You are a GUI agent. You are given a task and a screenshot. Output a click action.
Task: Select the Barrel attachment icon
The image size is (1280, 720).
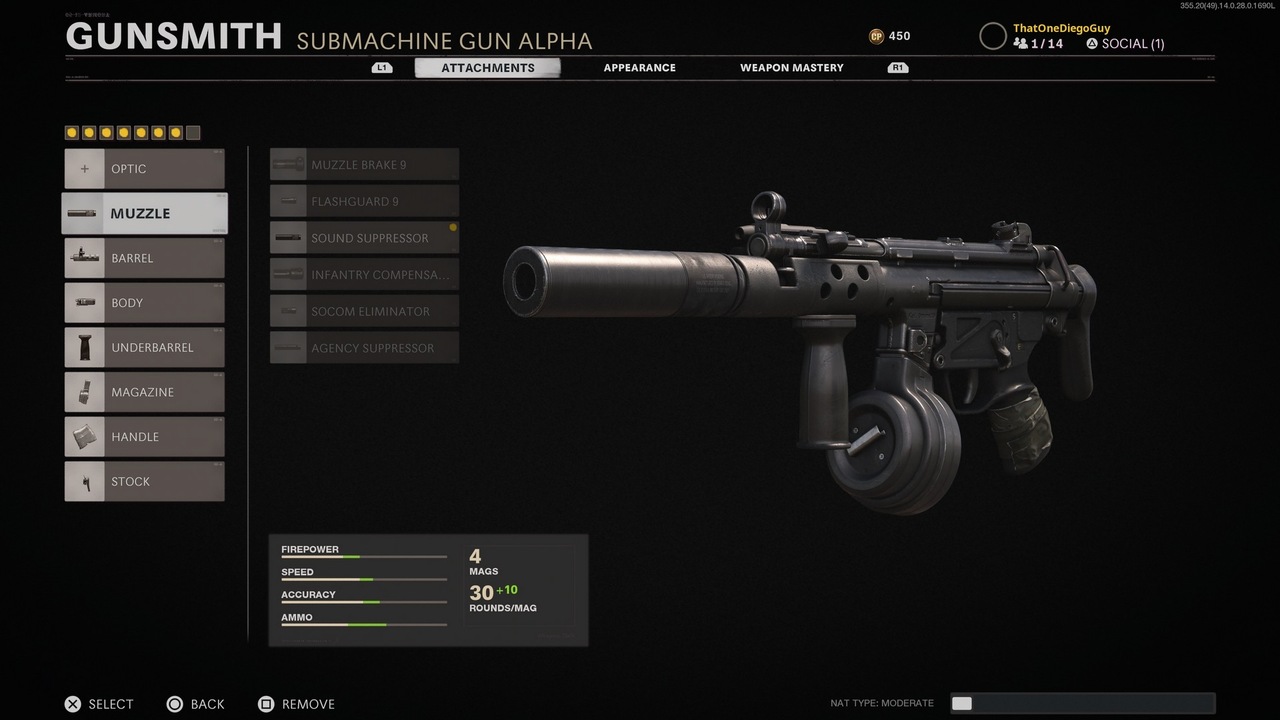(85, 258)
